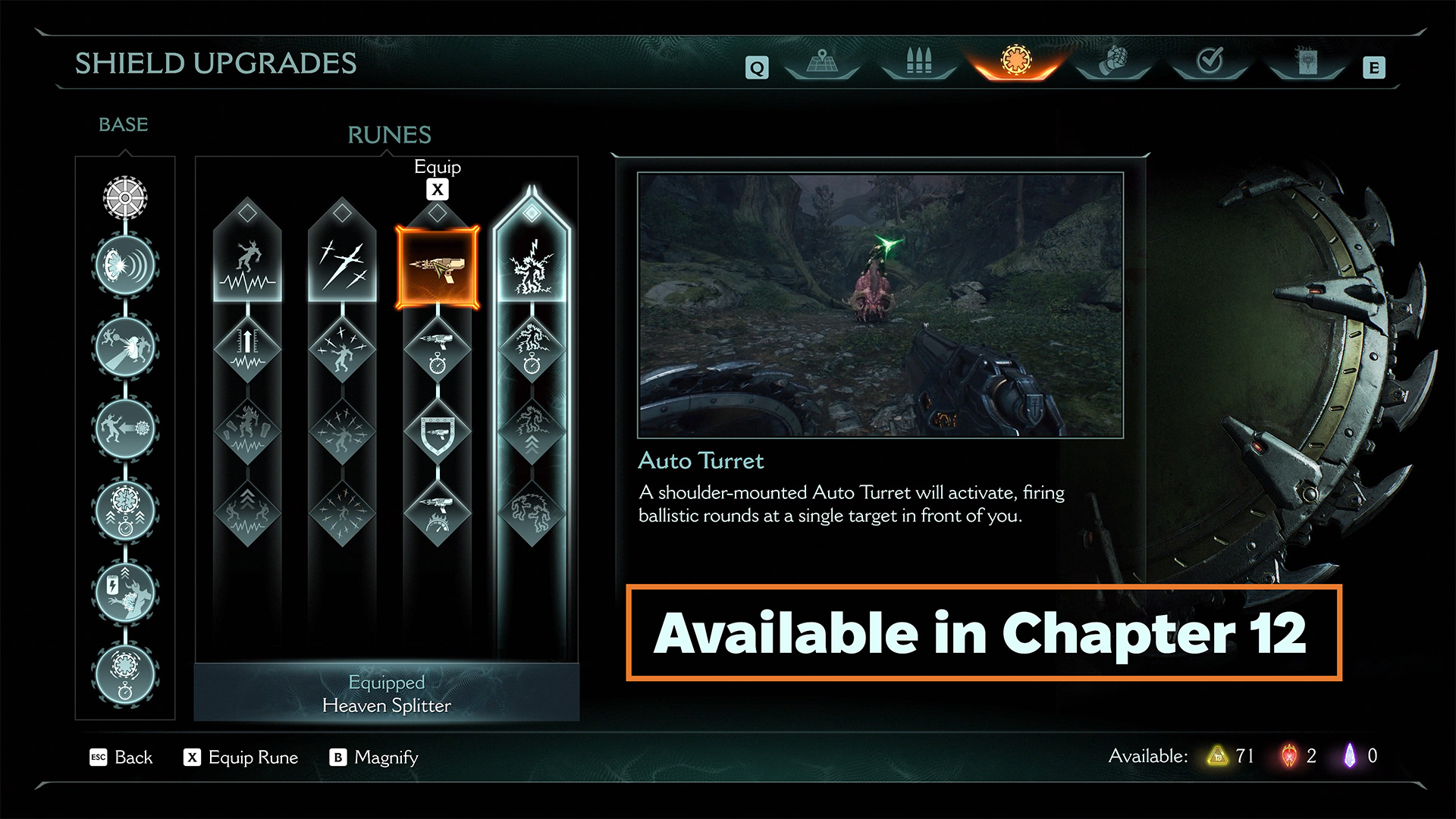Select the shield emitting shockwaves base upgrade
This screenshot has height=819, width=1456.
point(125,265)
